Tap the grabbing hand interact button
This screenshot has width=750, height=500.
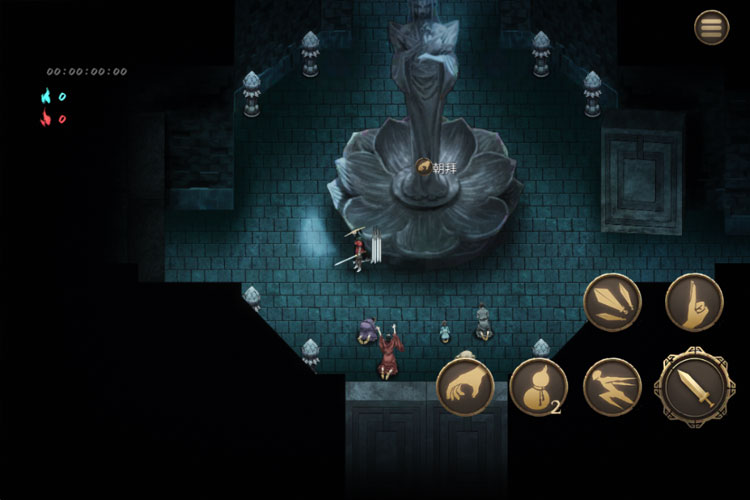pyautogui.click(x=465, y=386)
